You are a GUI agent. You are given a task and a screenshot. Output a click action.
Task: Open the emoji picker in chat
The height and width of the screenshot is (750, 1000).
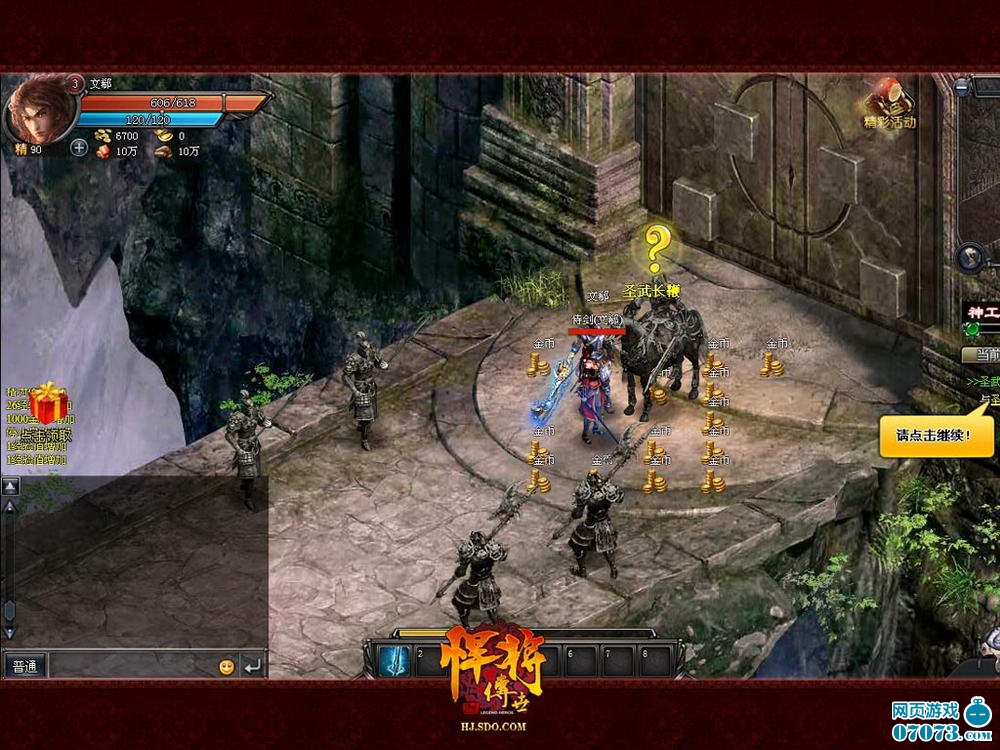227,666
